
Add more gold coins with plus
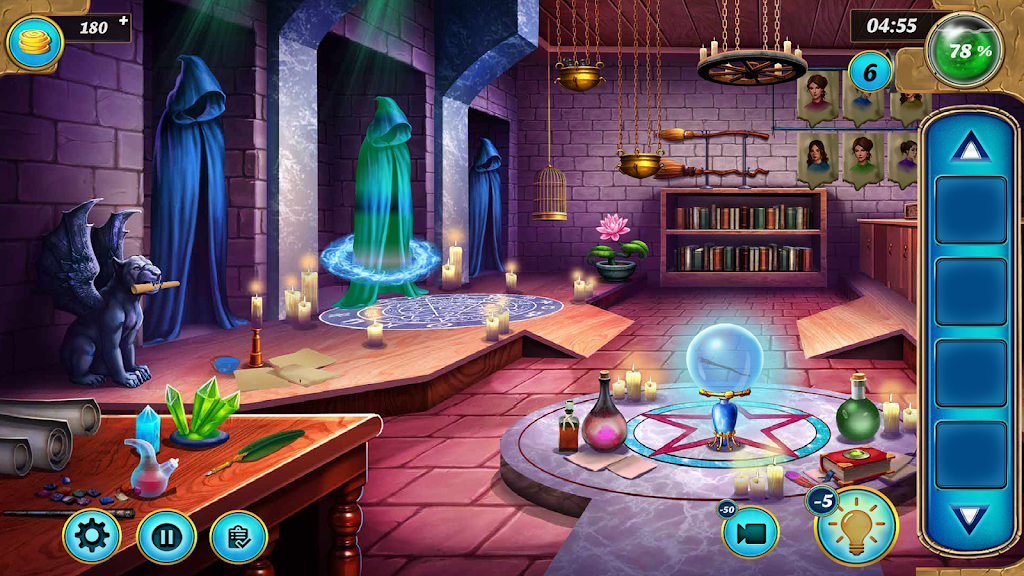pos(123,20)
